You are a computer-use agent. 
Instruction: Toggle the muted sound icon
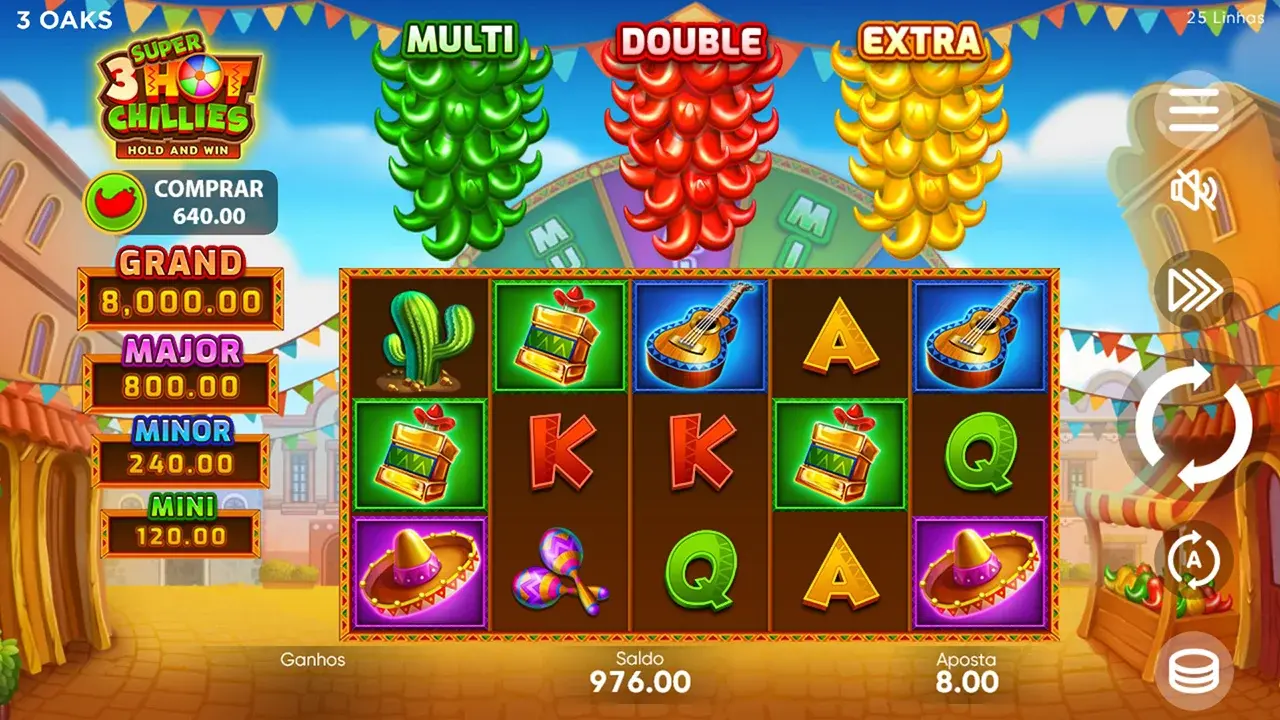coord(1194,190)
